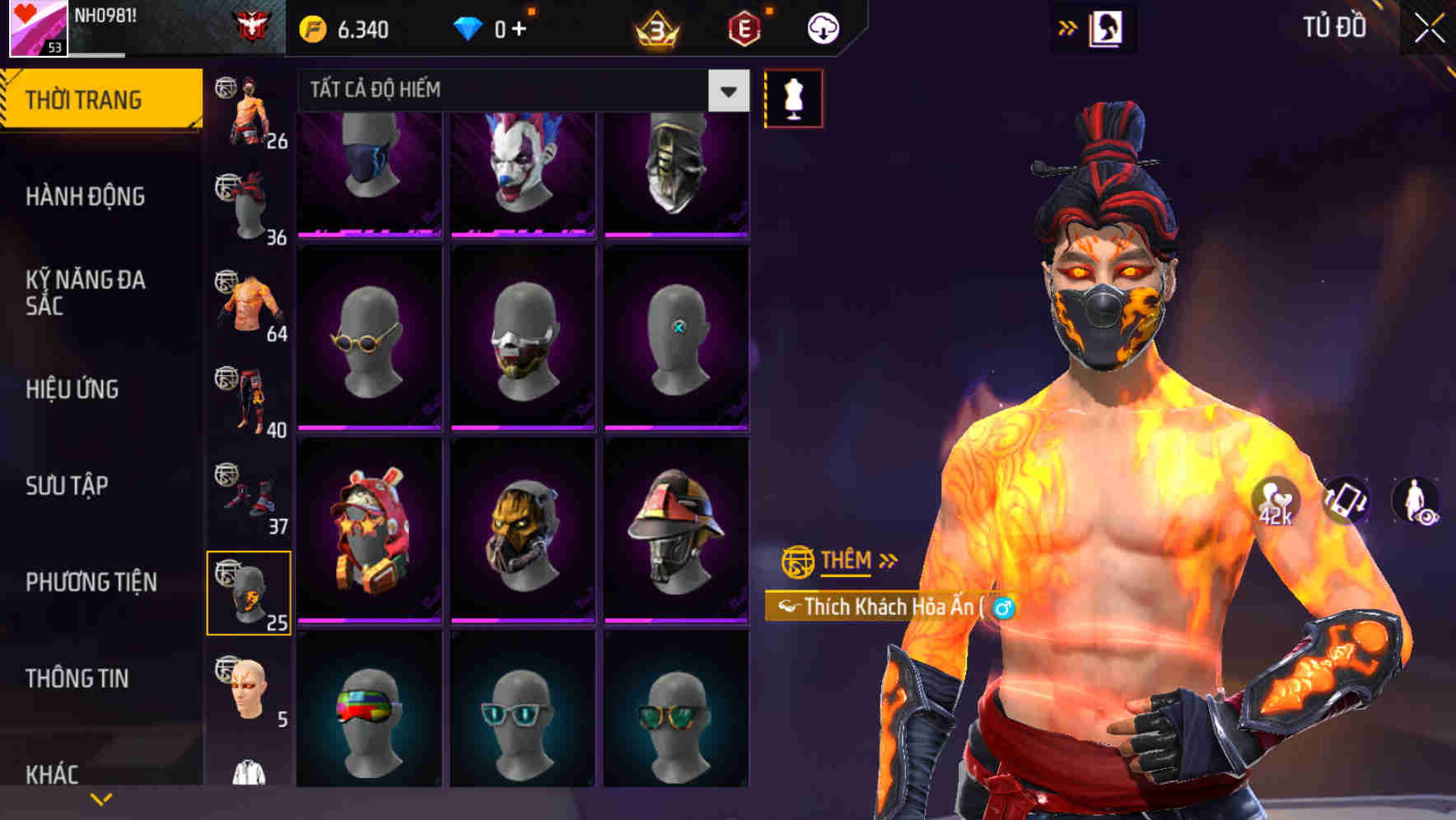Viewport: 1456px width, 820px height.
Task: Click the double chevron beside THÊM
Action: [x=889, y=561]
